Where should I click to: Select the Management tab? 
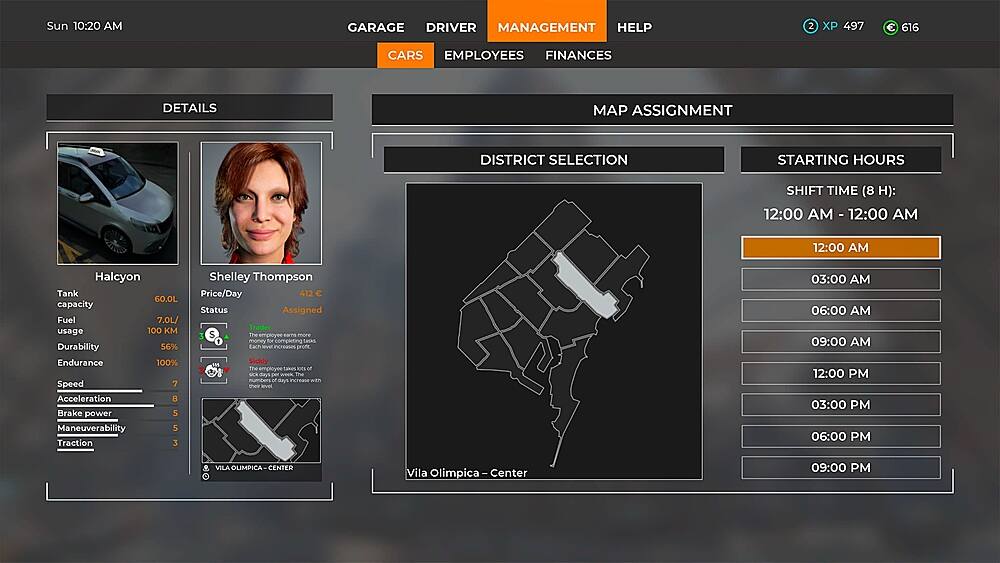(547, 27)
